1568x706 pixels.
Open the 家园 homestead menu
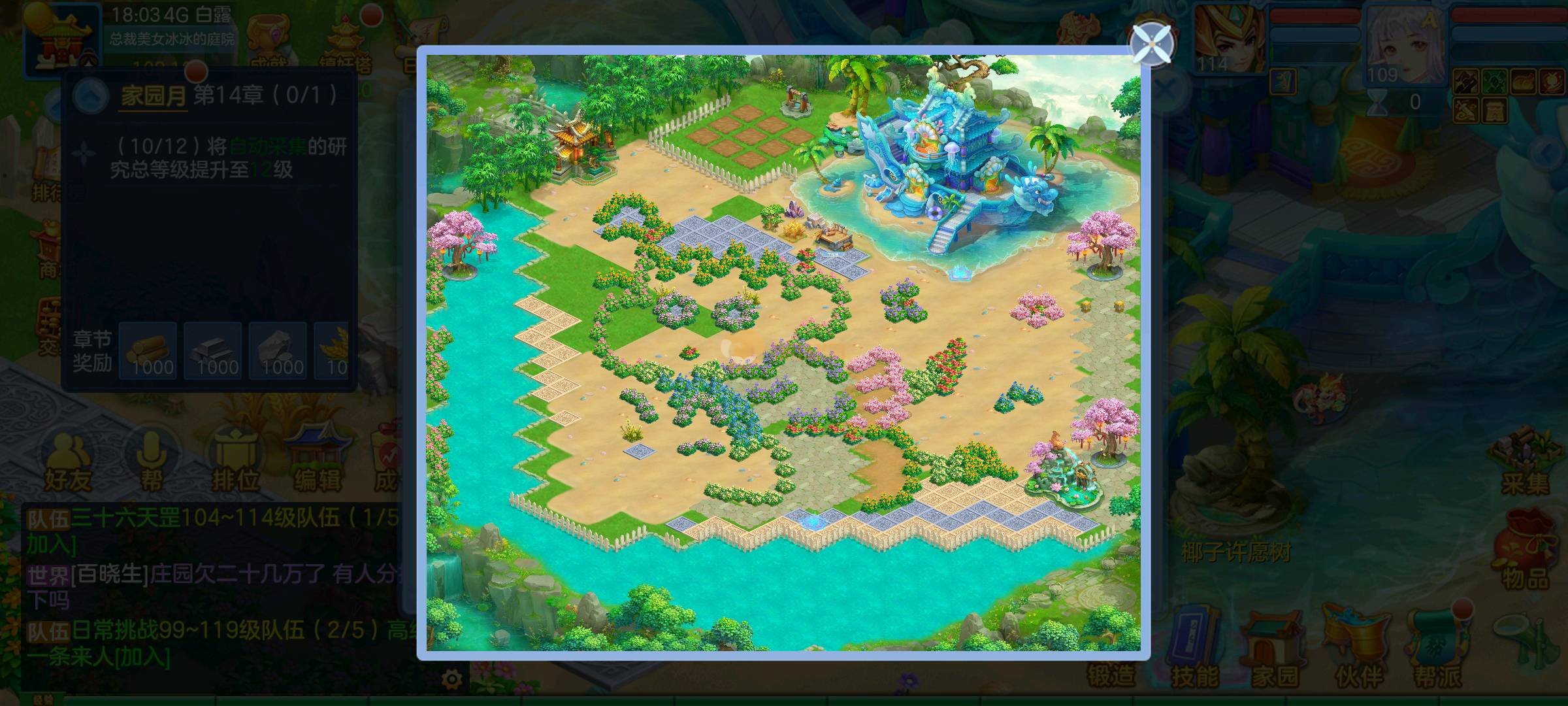point(1275,647)
